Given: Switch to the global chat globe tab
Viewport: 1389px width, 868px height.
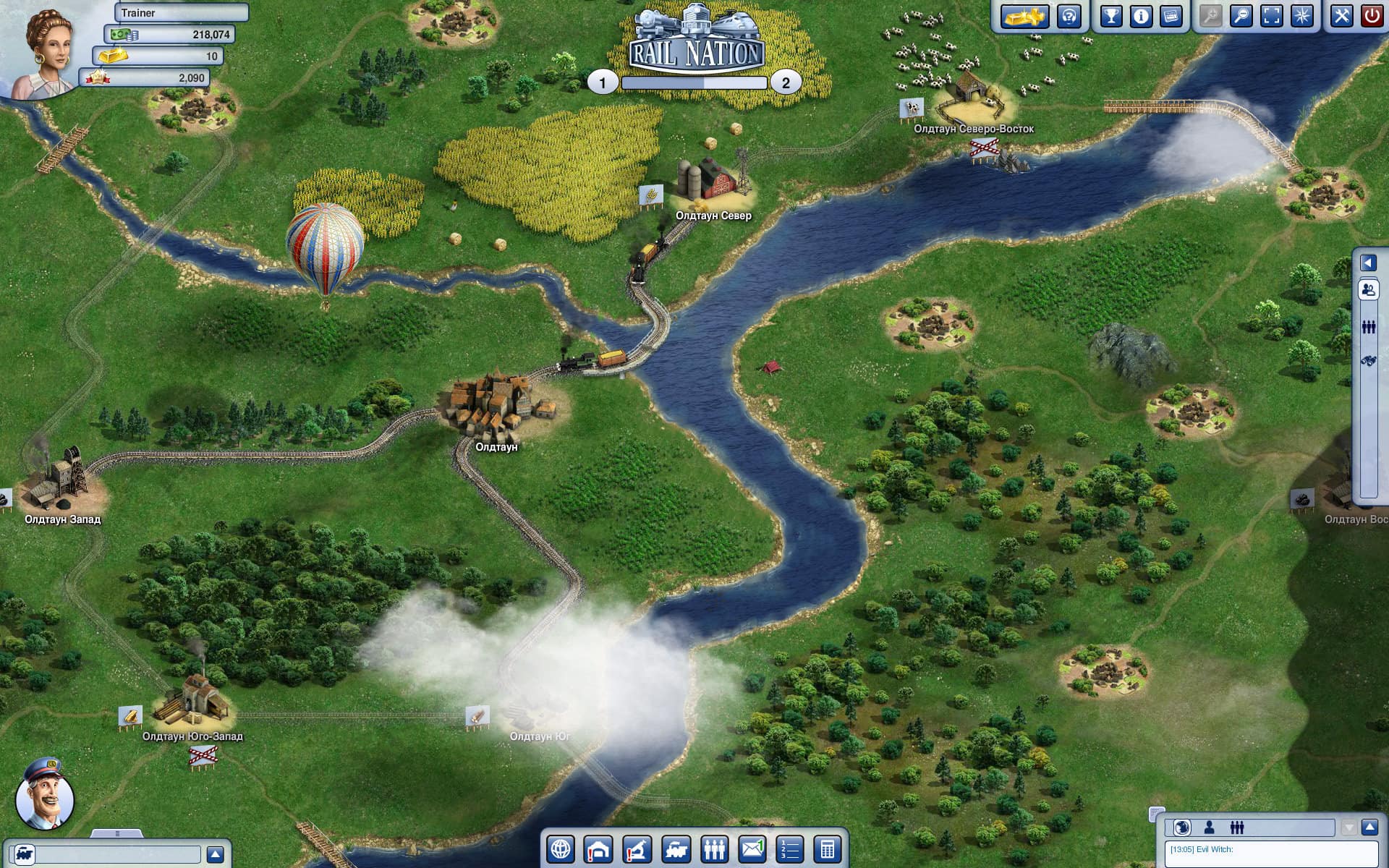Looking at the screenshot, I should 1182,828.
